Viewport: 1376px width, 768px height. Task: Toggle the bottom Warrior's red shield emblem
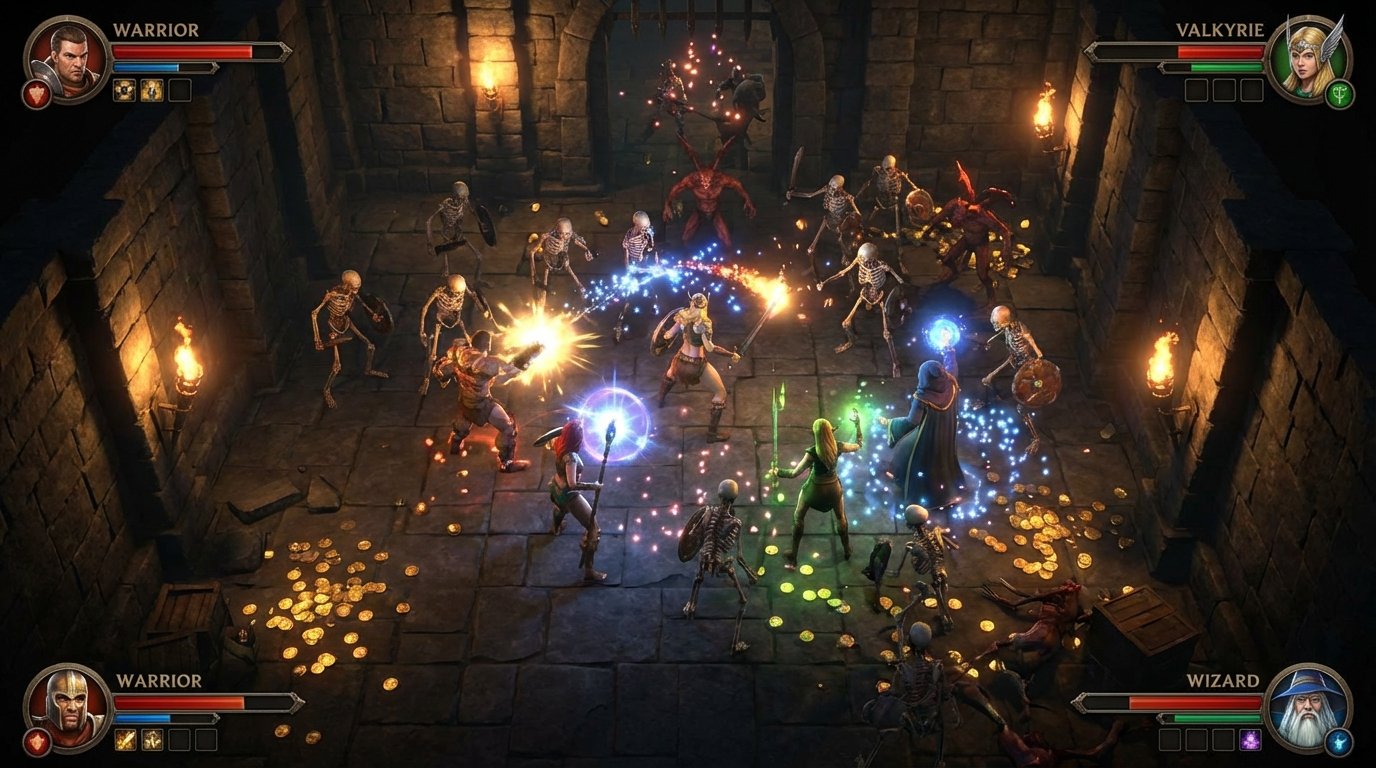click(x=37, y=741)
